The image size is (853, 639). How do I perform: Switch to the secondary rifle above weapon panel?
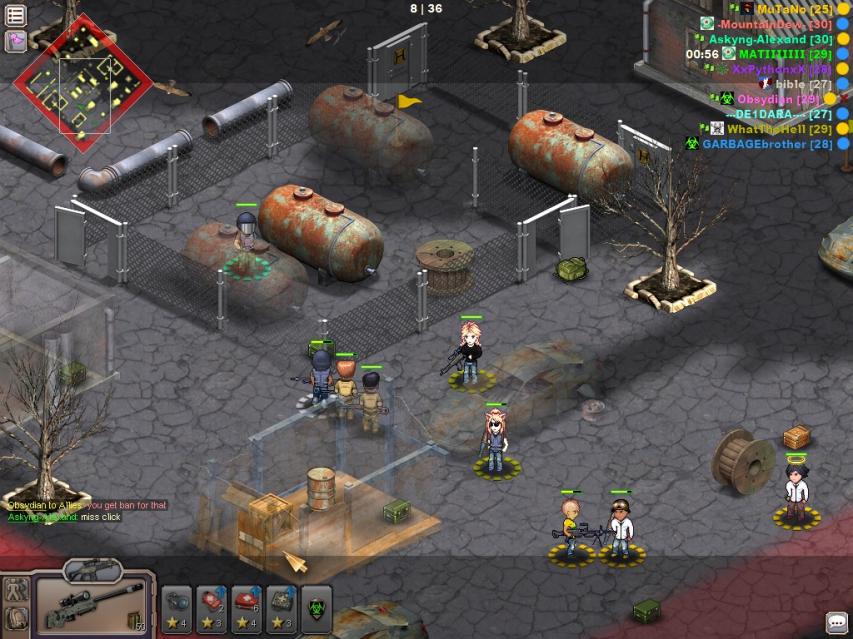(x=93, y=571)
